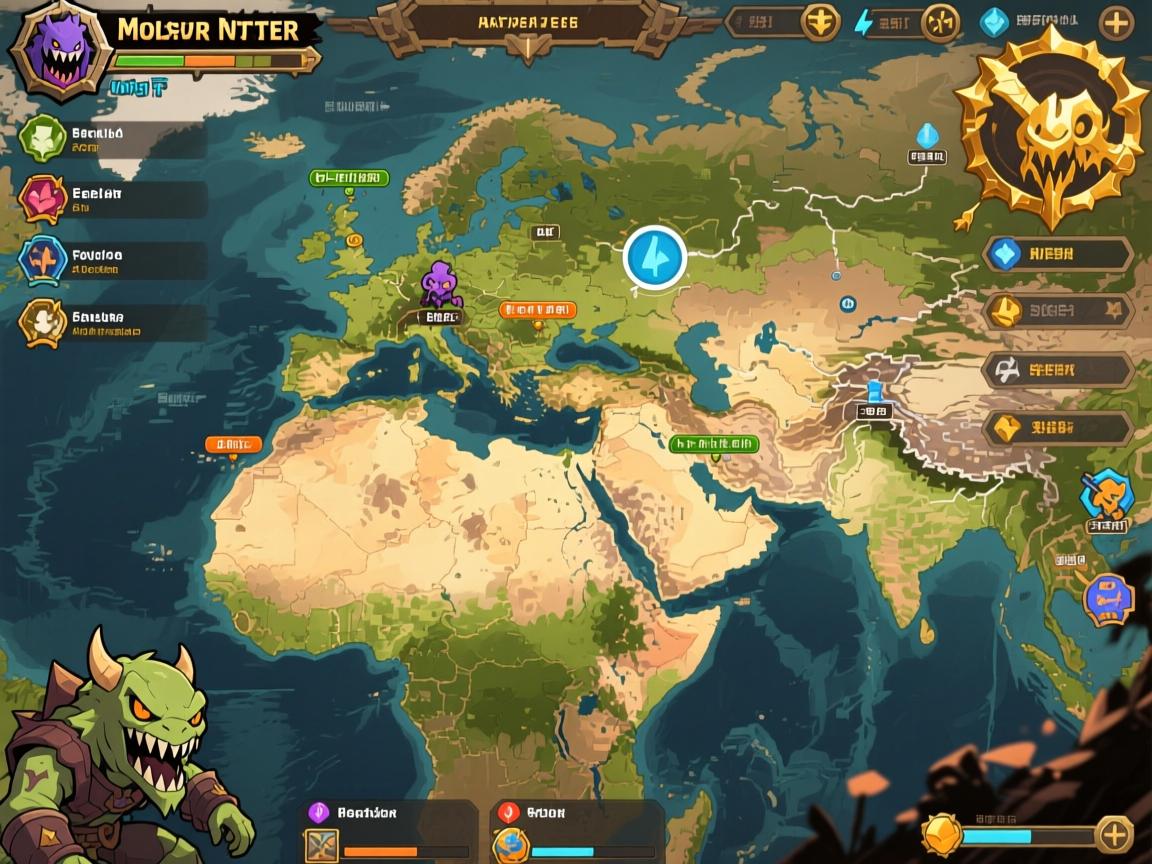Screen dimensions: 1152x864
Task: Add blue gems with the top-right plus button
Action: pyautogui.click(x=1116, y=22)
